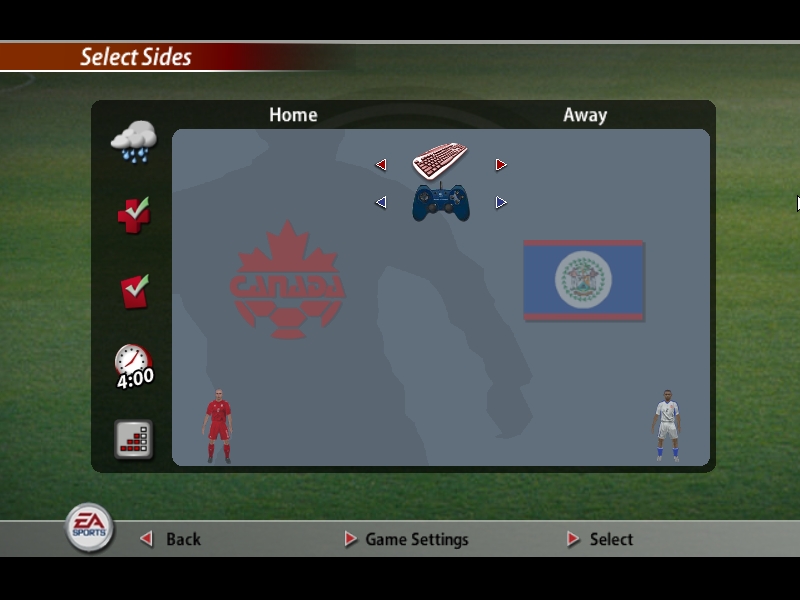Change the rainy weather setting icon
This screenshot has width=800, height=600.
(134, 141)
